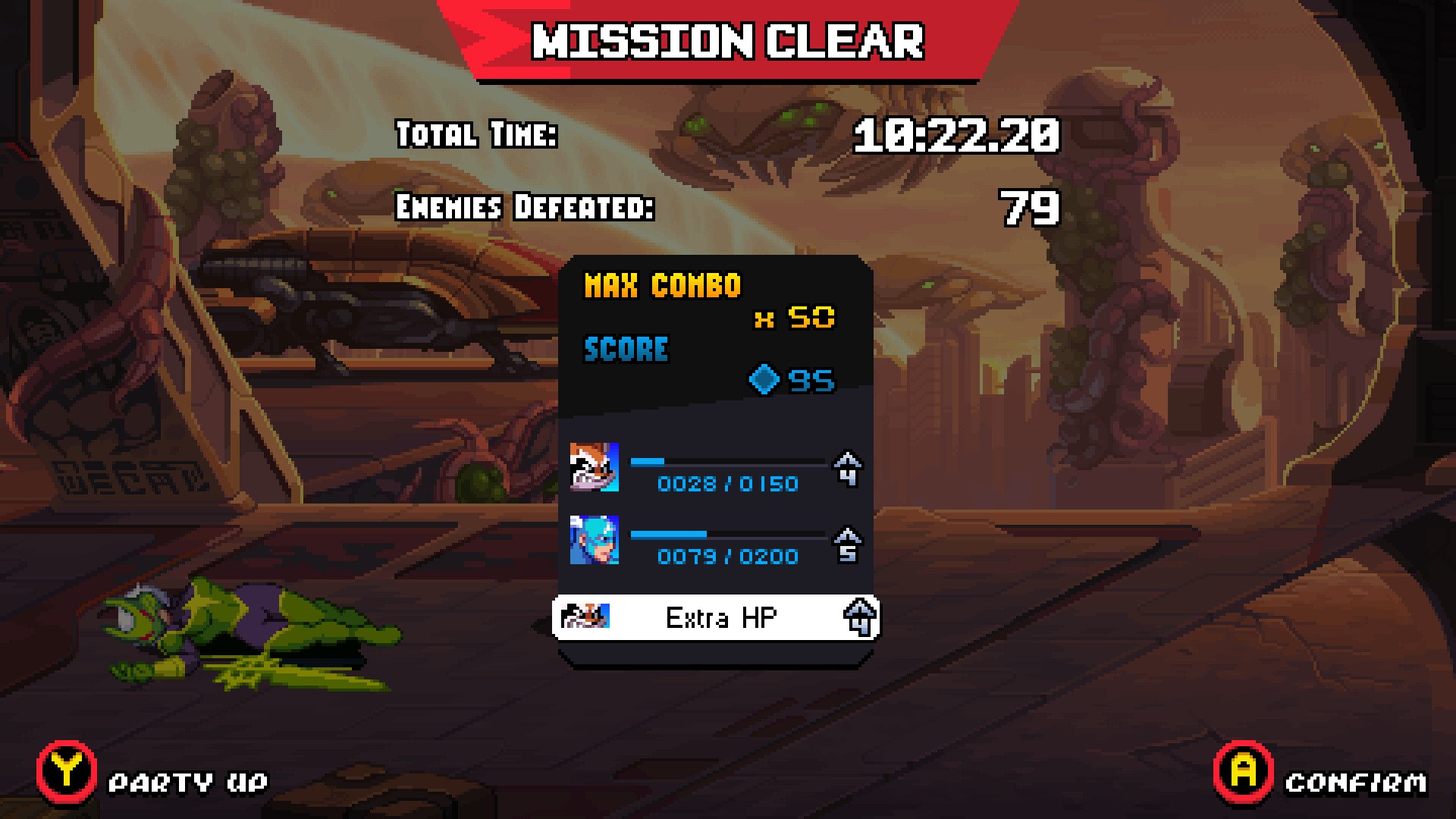The image size is (1456, 819).
Task: Click the 0079/0200 experience counter text
Action: coord(730,556)
